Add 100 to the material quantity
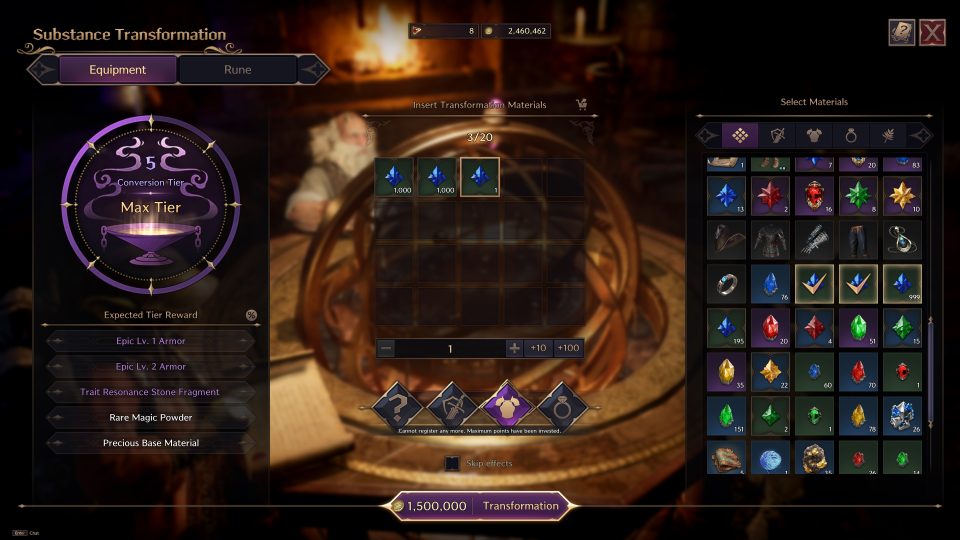Image resolution: width=960 pixels, height=540 pixels. [x=568, y=348]
